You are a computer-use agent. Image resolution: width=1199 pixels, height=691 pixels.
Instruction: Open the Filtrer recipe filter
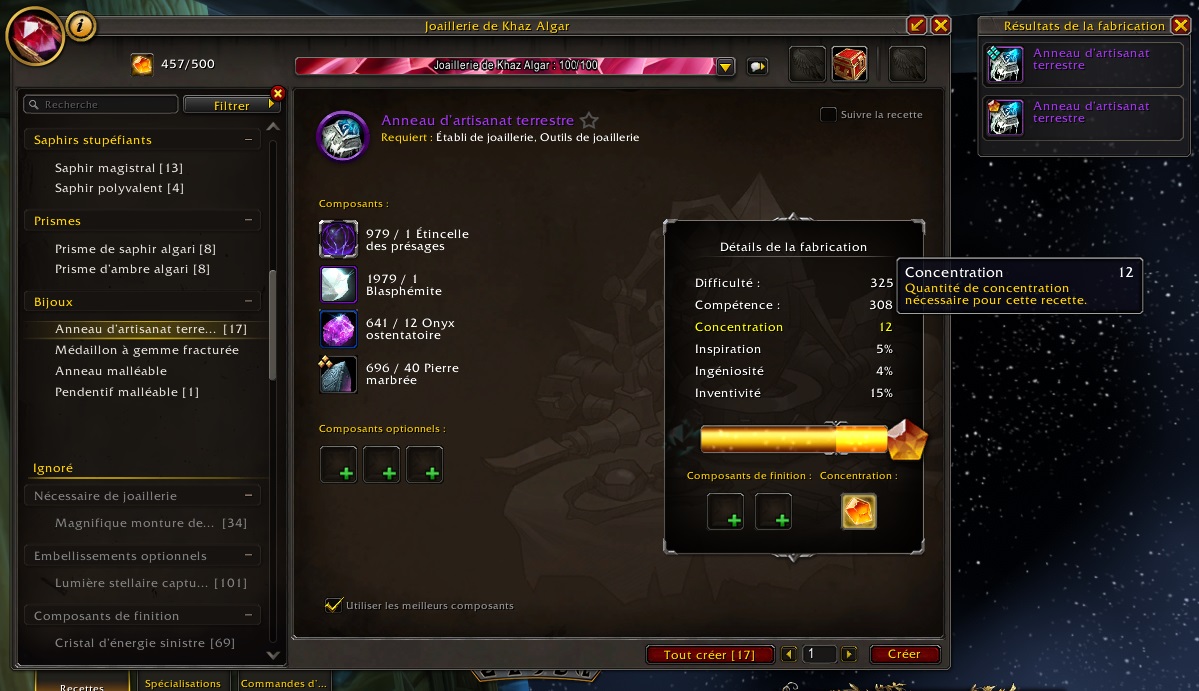click(x=232, y=105)
